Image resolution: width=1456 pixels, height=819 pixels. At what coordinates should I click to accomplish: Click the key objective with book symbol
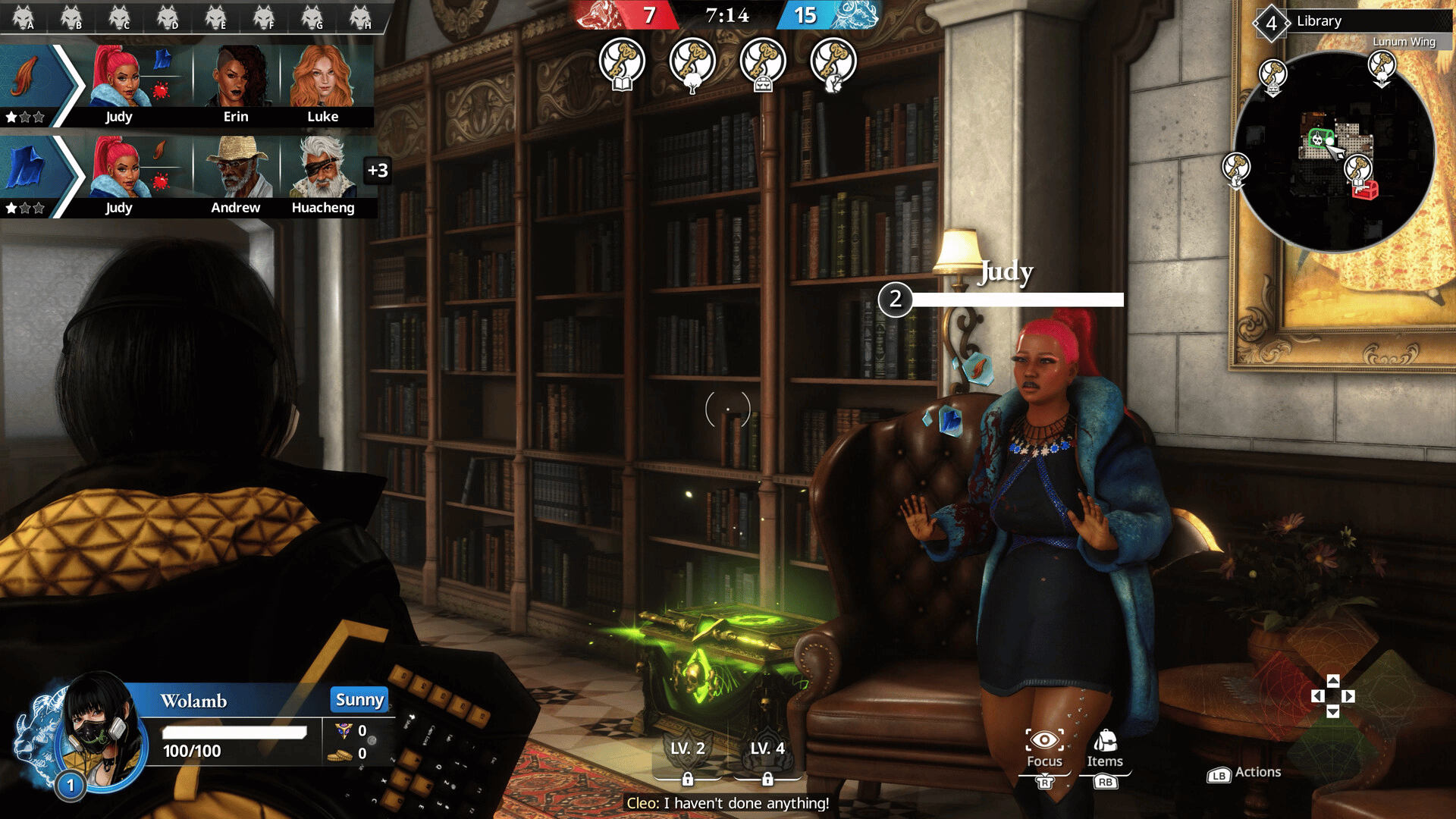(622, 64)
